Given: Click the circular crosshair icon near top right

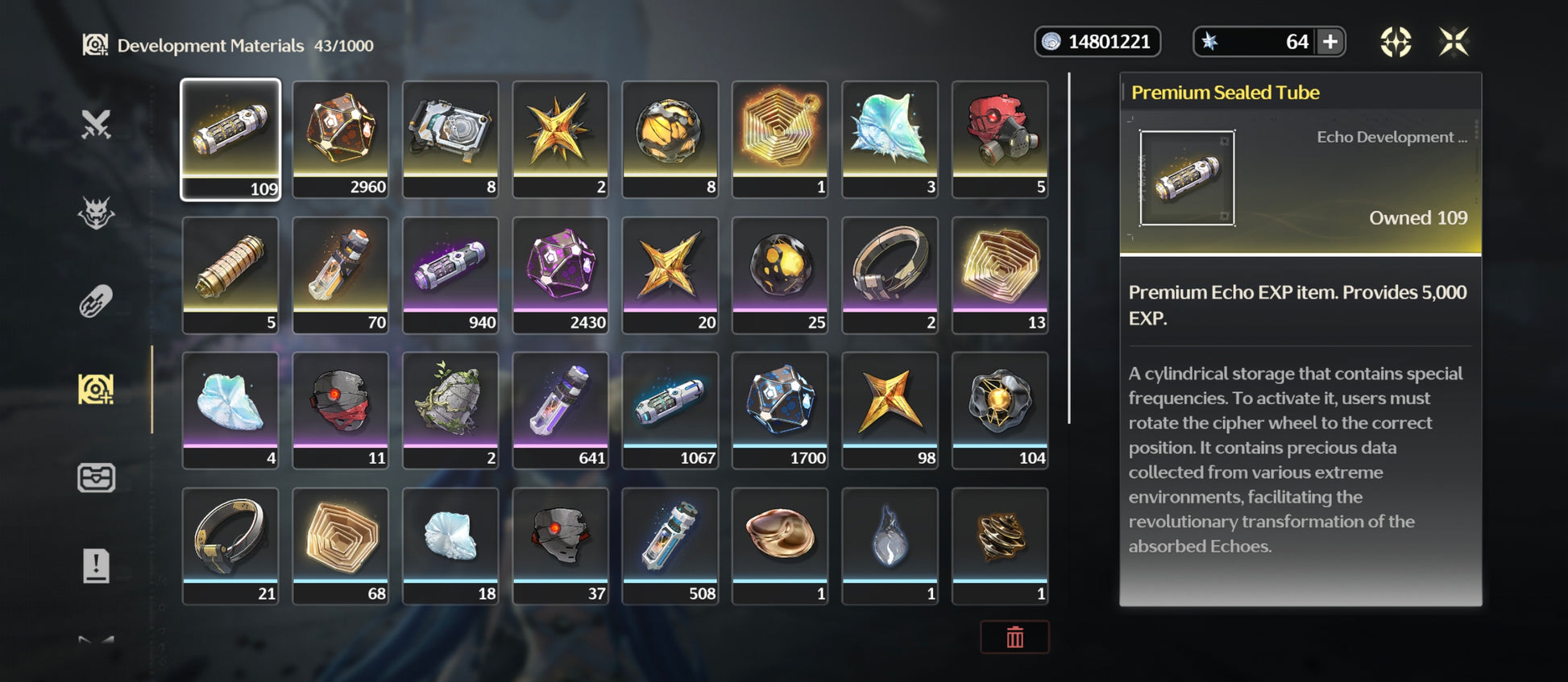Looking at the screenshot, I should 1396,42.
